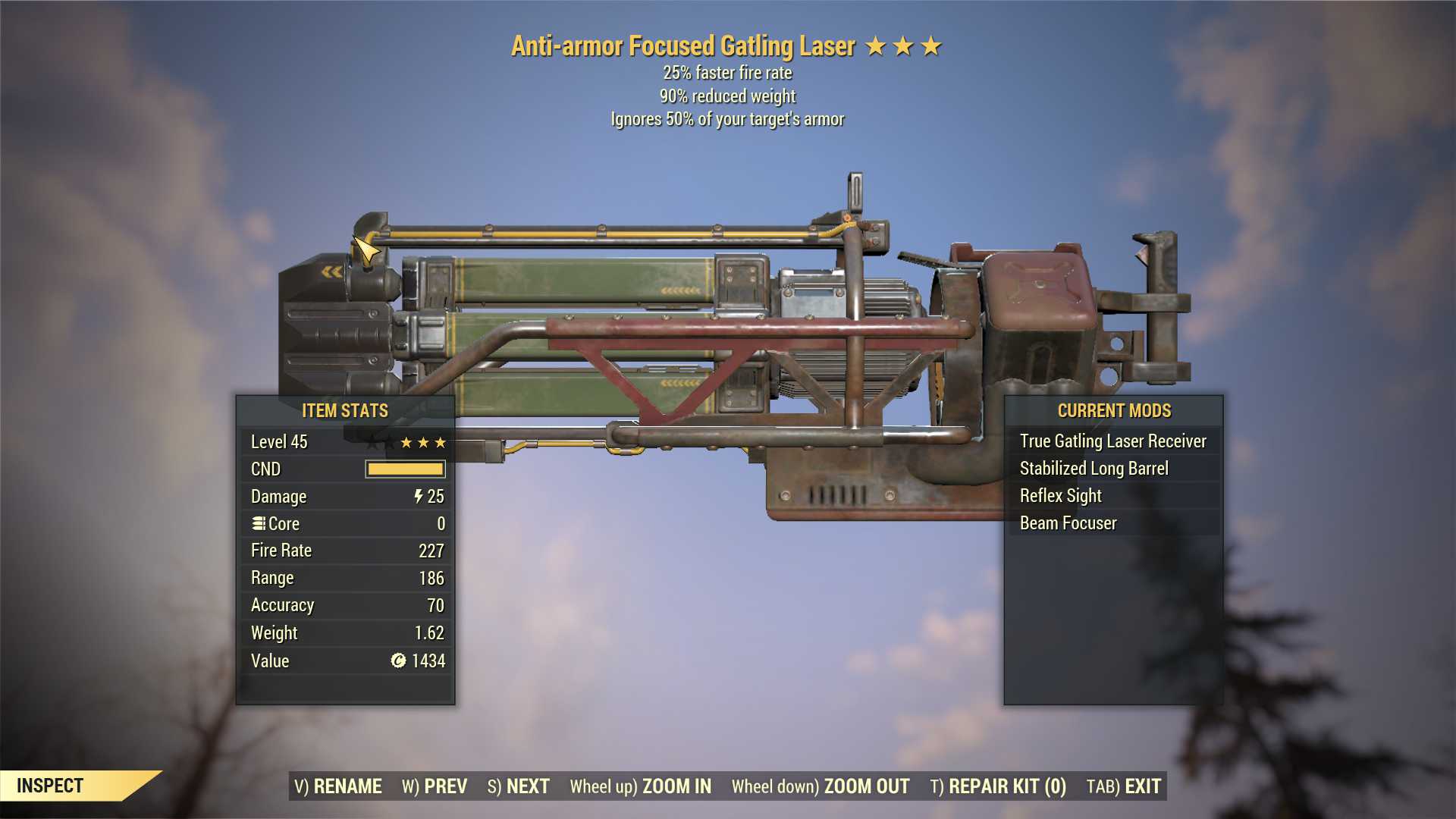Show the Next item
Image resolution: width=1456 pixels, height=819 pixels.
tap(519, 786)
